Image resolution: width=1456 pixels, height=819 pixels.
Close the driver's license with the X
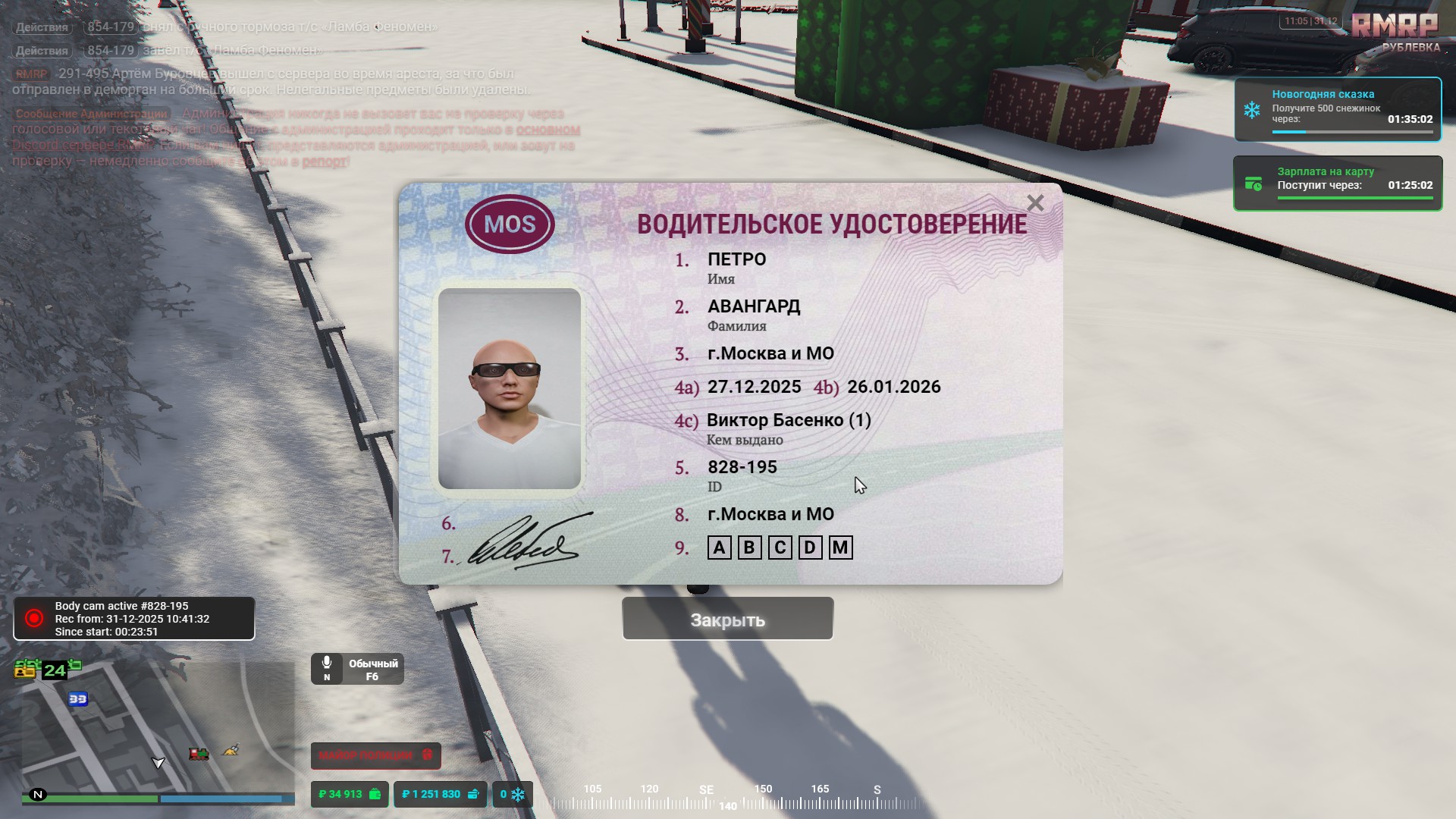click(1035, 203)
